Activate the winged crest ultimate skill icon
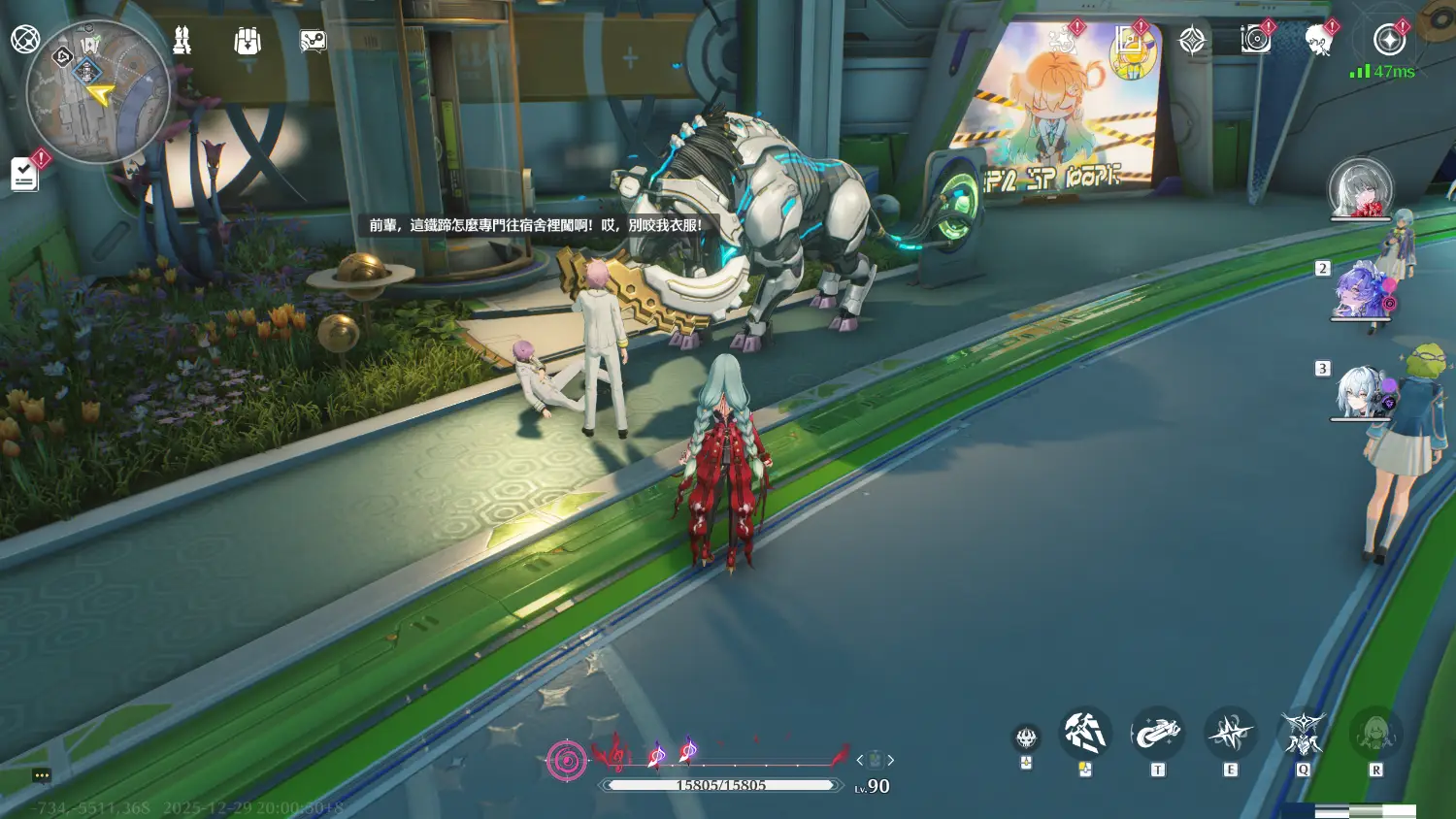 click(x=1303, y=734)
